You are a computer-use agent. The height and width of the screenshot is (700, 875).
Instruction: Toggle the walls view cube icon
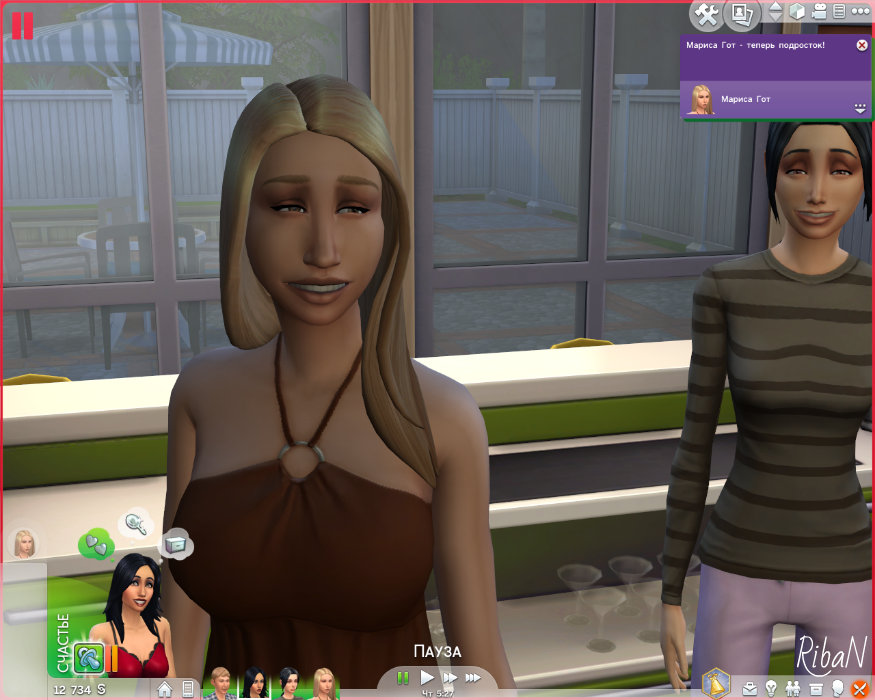pos(797,12)
